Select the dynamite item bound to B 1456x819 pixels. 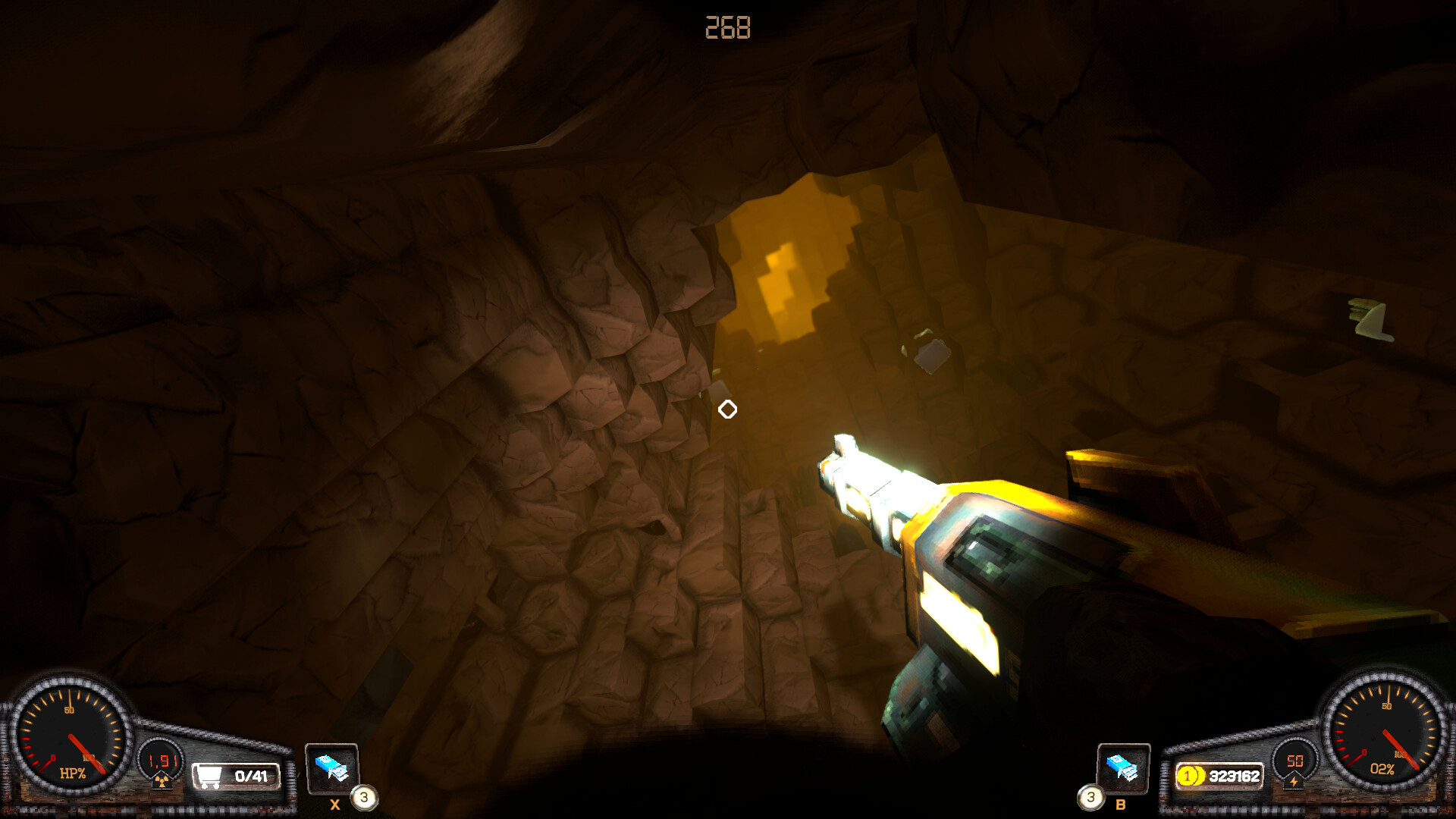pos(1123,768)
